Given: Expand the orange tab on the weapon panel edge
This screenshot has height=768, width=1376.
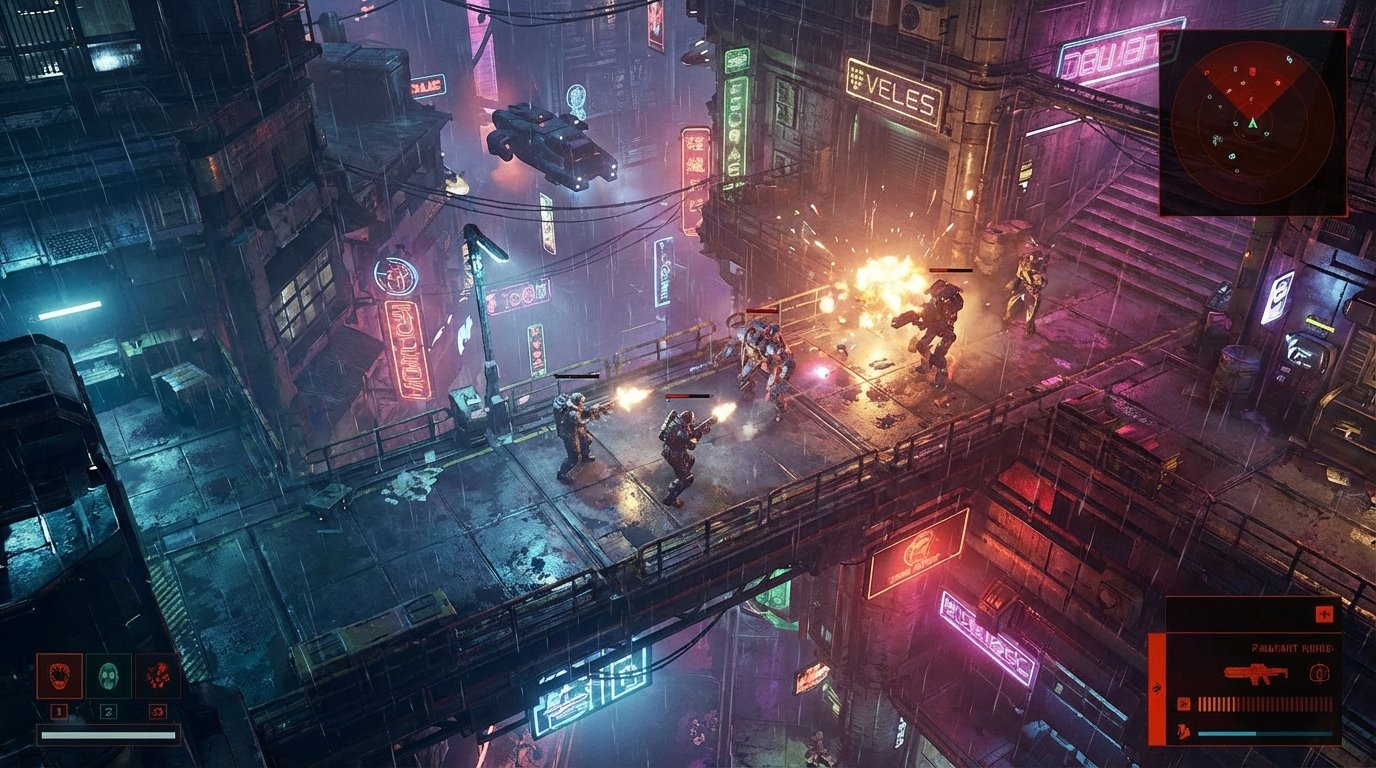Looking at the screenshot, I should click(x=1156, y=686).
